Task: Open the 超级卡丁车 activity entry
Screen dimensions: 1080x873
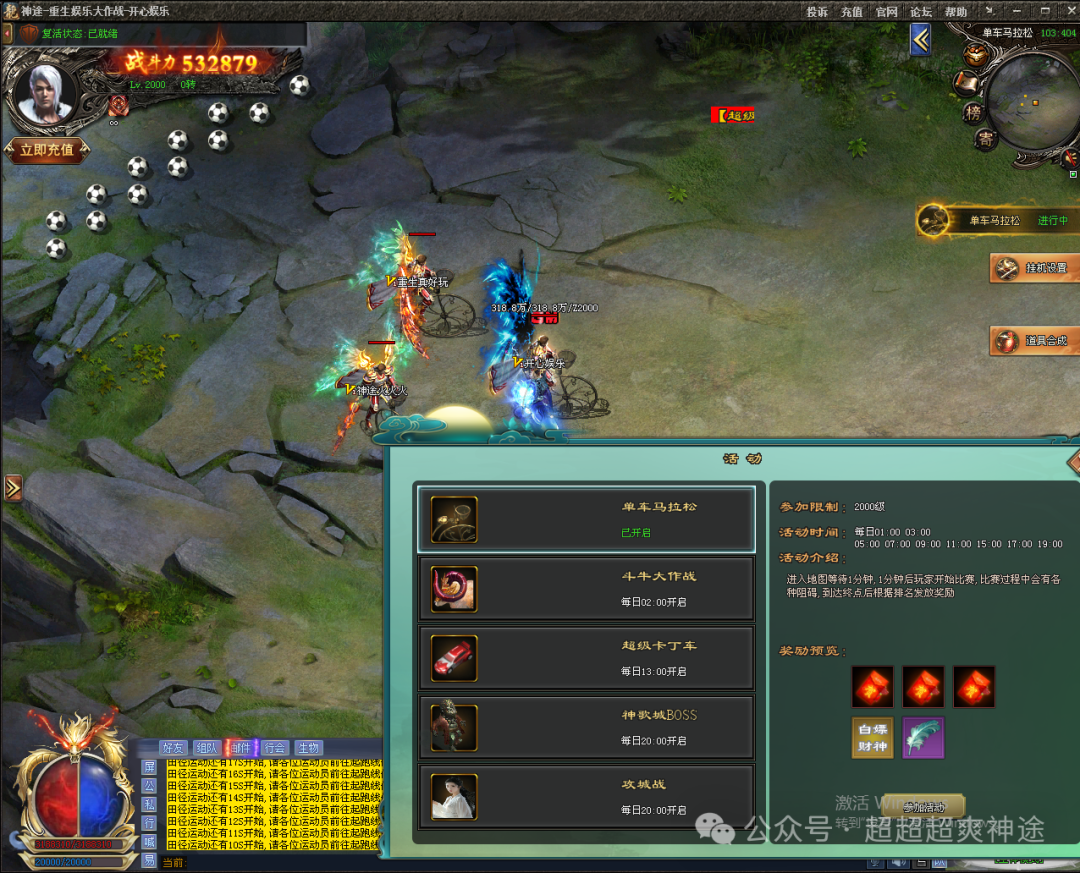Action: point(585,658)
